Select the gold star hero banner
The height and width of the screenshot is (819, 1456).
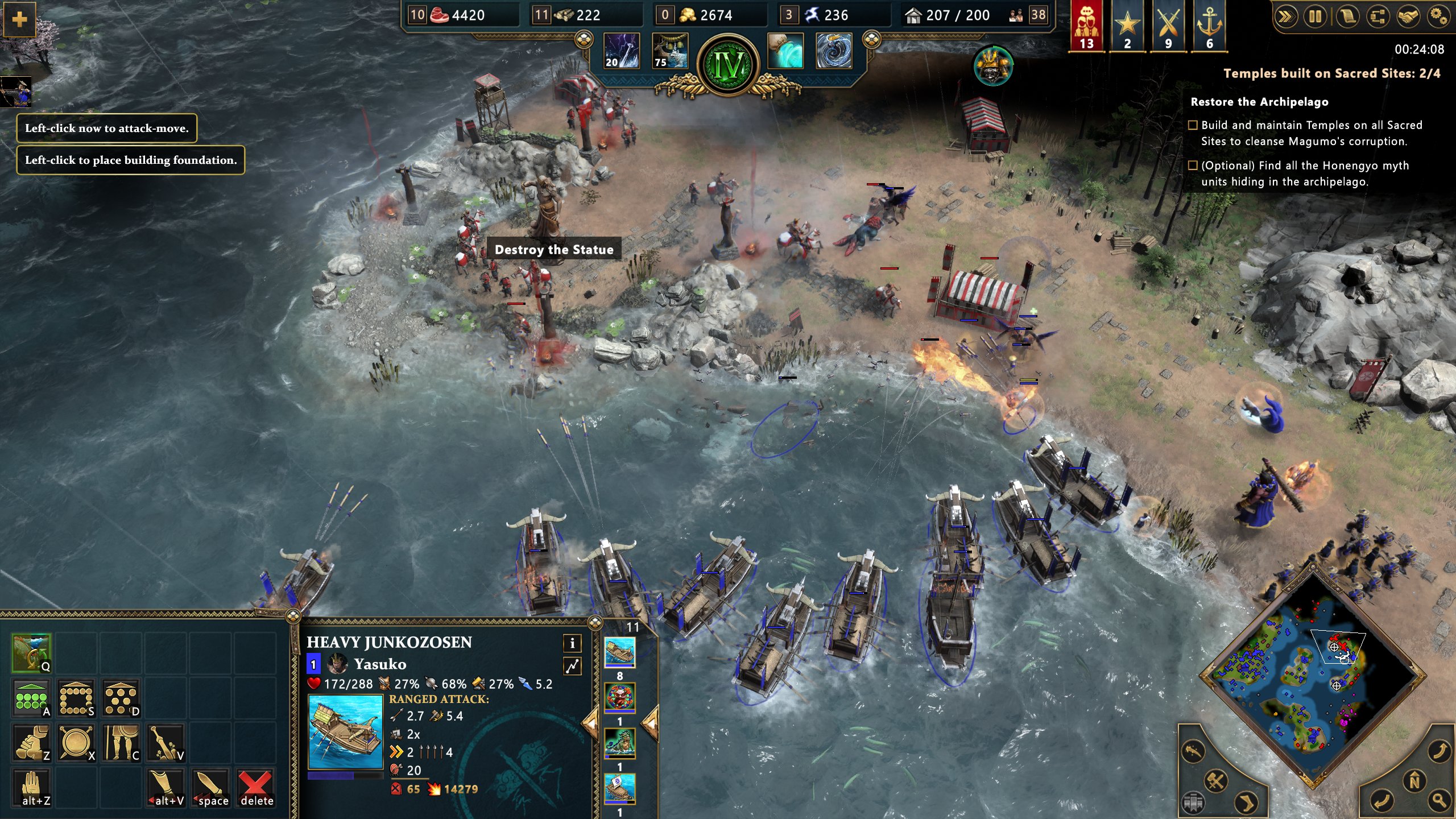tap(1127, 26)
